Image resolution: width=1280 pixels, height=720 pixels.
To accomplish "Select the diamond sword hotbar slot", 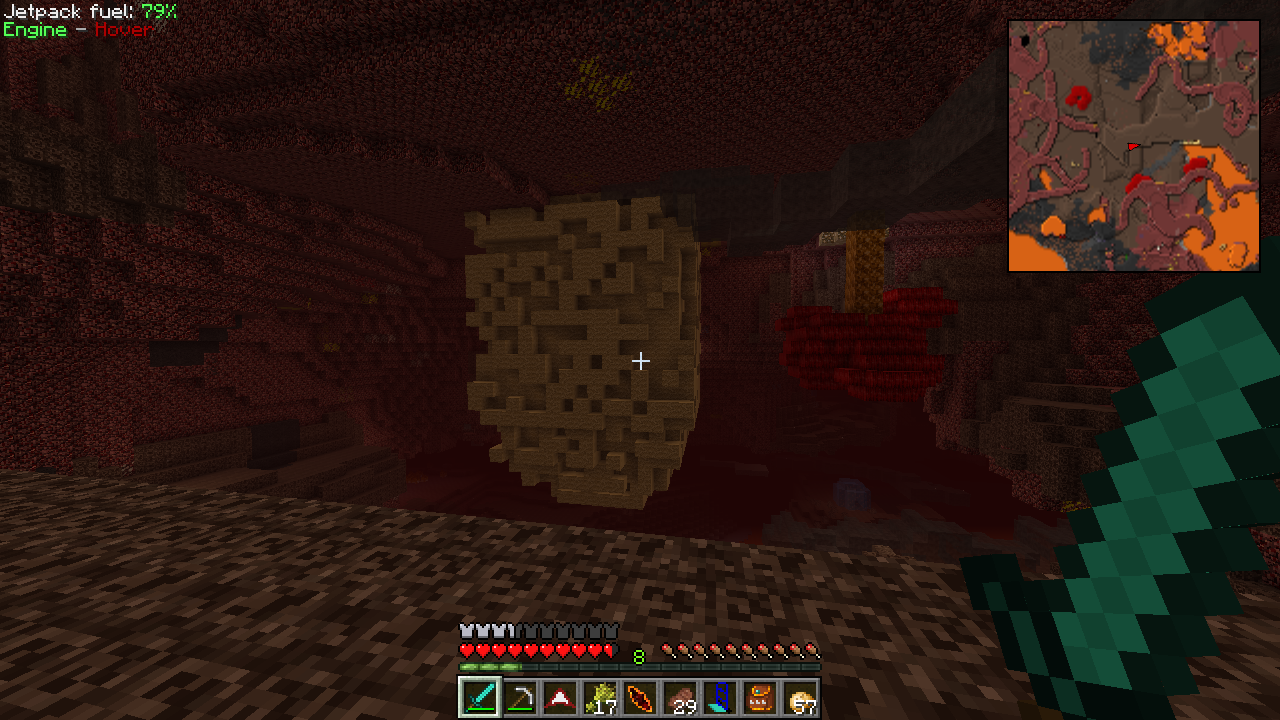I will [479, 697].
